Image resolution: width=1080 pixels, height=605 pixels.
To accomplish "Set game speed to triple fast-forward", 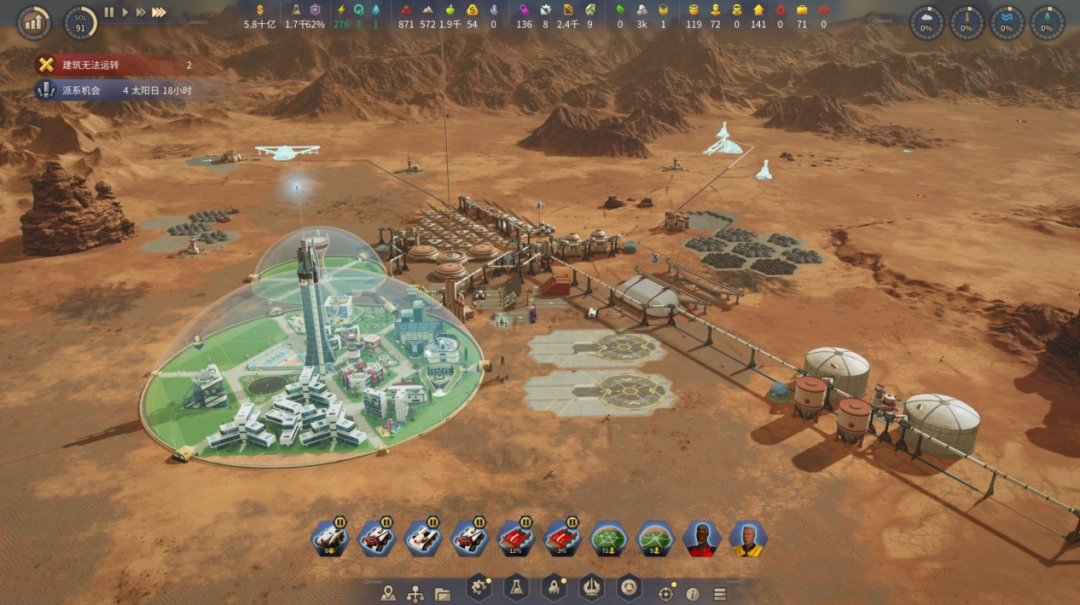I will [x=158, y=13].
